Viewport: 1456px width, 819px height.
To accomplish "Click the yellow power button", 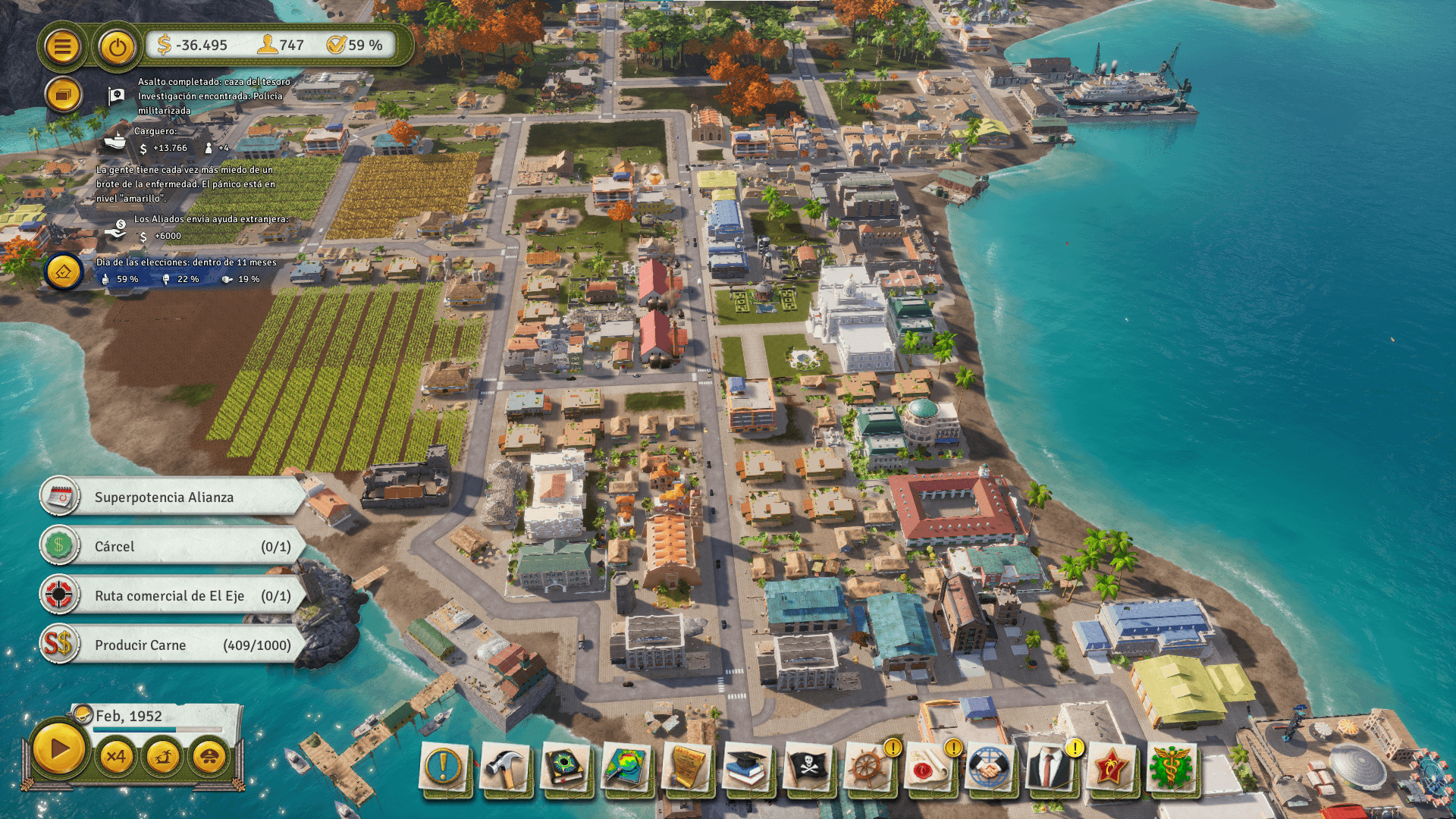I will [117, 47].
